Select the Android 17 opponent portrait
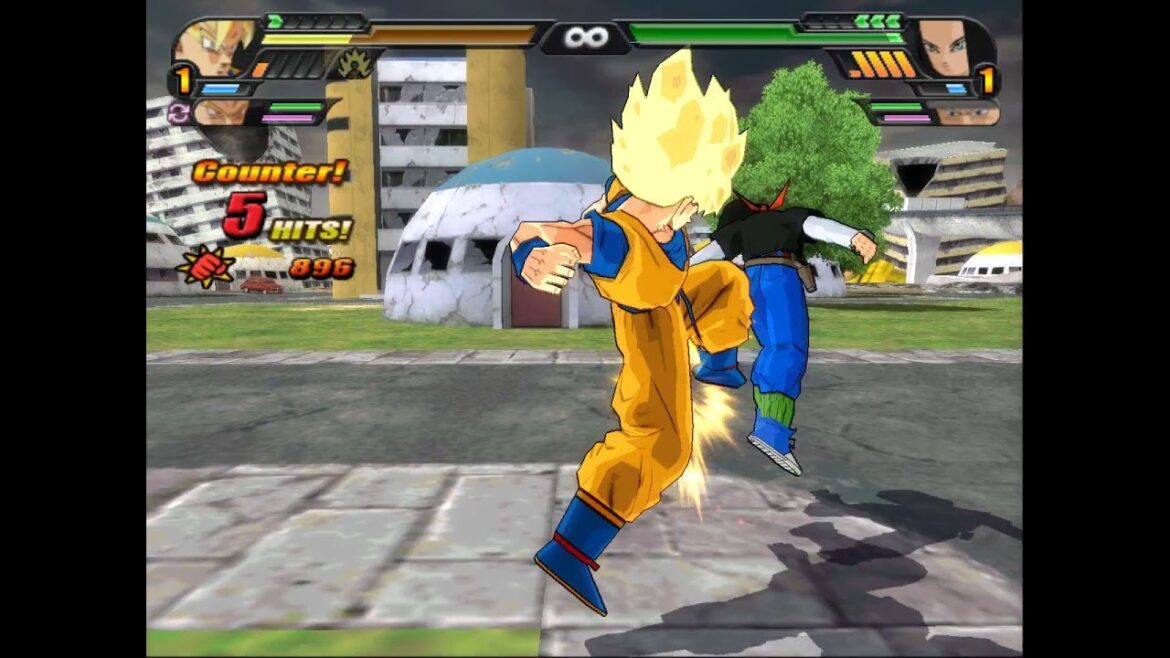The height and width of the screenshot is (658, 1170). coord(943,47)
